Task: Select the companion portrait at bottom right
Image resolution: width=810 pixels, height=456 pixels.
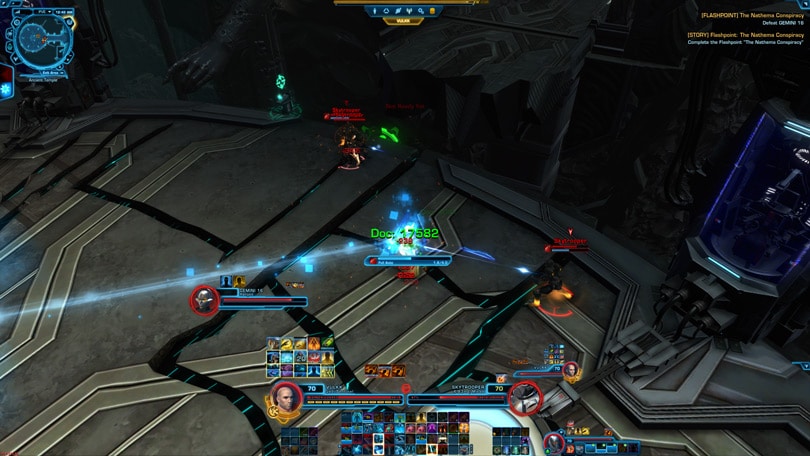Action: click(x=555, y=443)
